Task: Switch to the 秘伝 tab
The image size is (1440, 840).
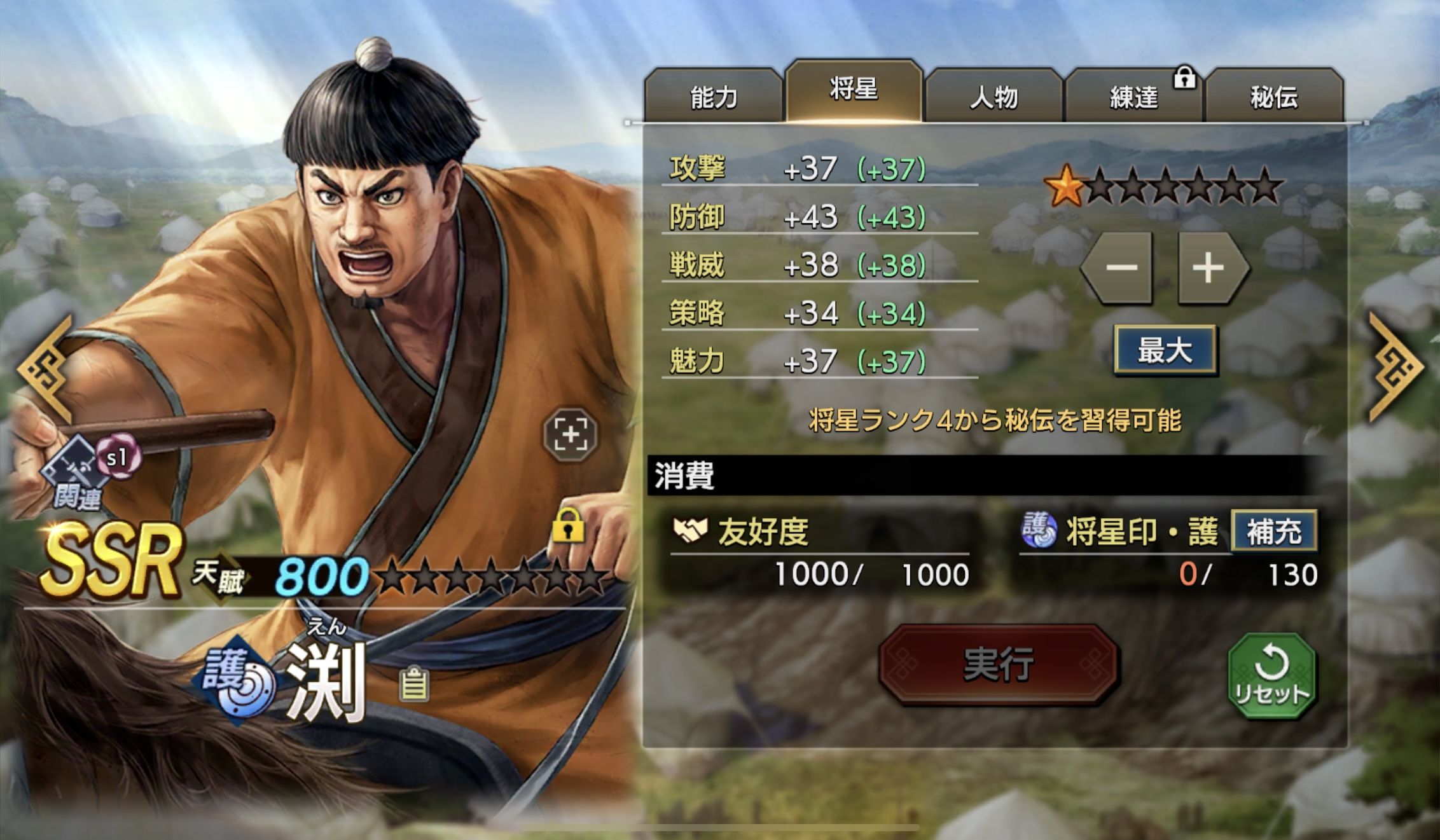Action: point(1273,97)
